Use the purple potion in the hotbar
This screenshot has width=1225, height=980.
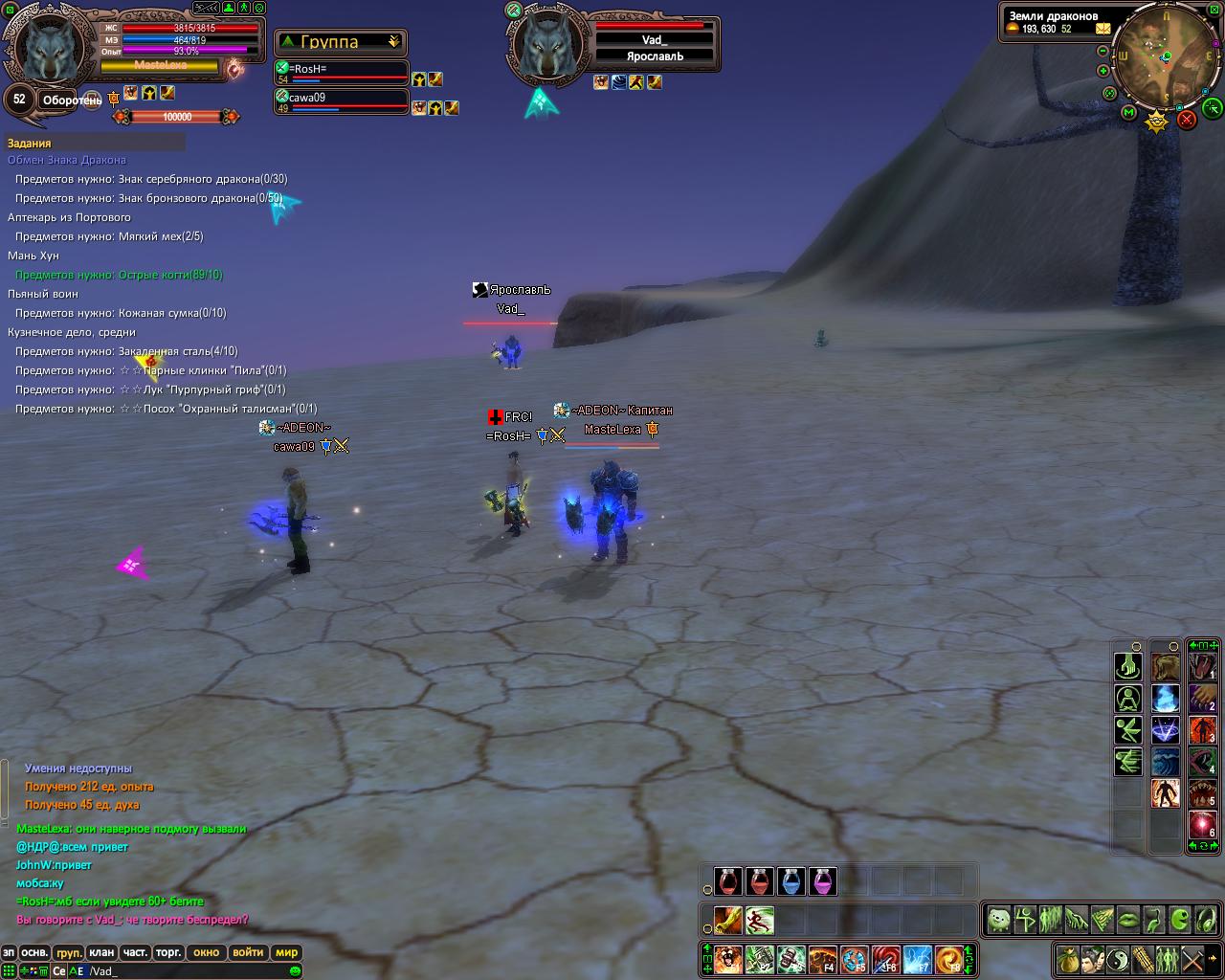822,880
